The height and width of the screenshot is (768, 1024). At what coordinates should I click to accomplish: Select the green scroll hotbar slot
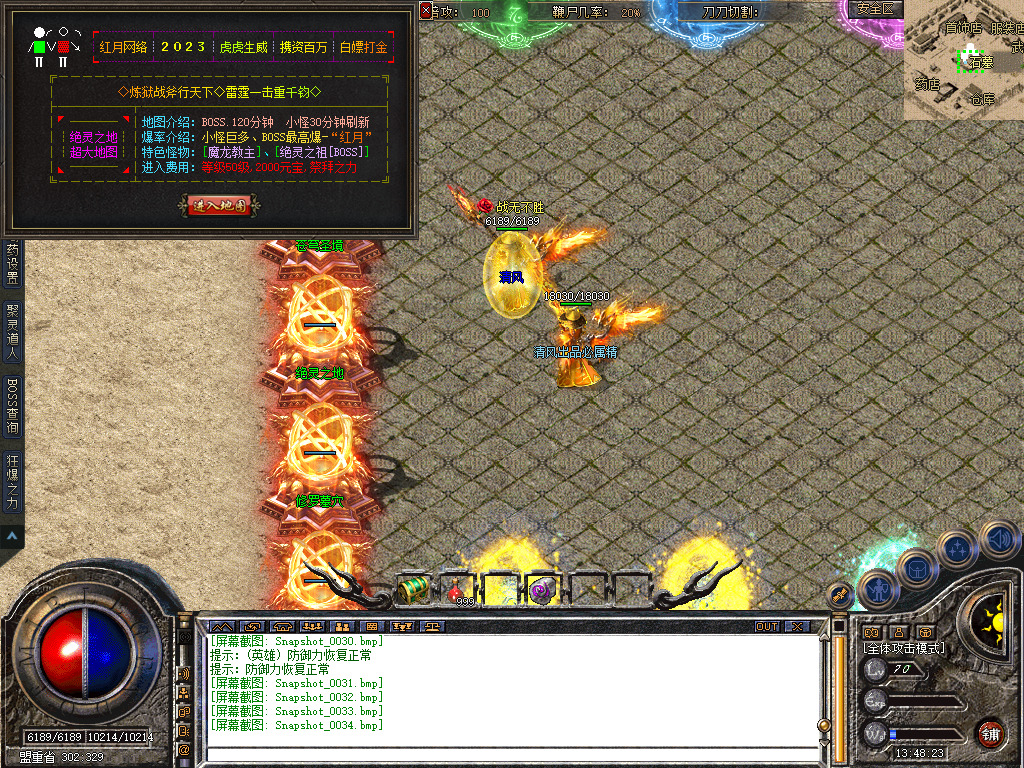coord(414,590)
